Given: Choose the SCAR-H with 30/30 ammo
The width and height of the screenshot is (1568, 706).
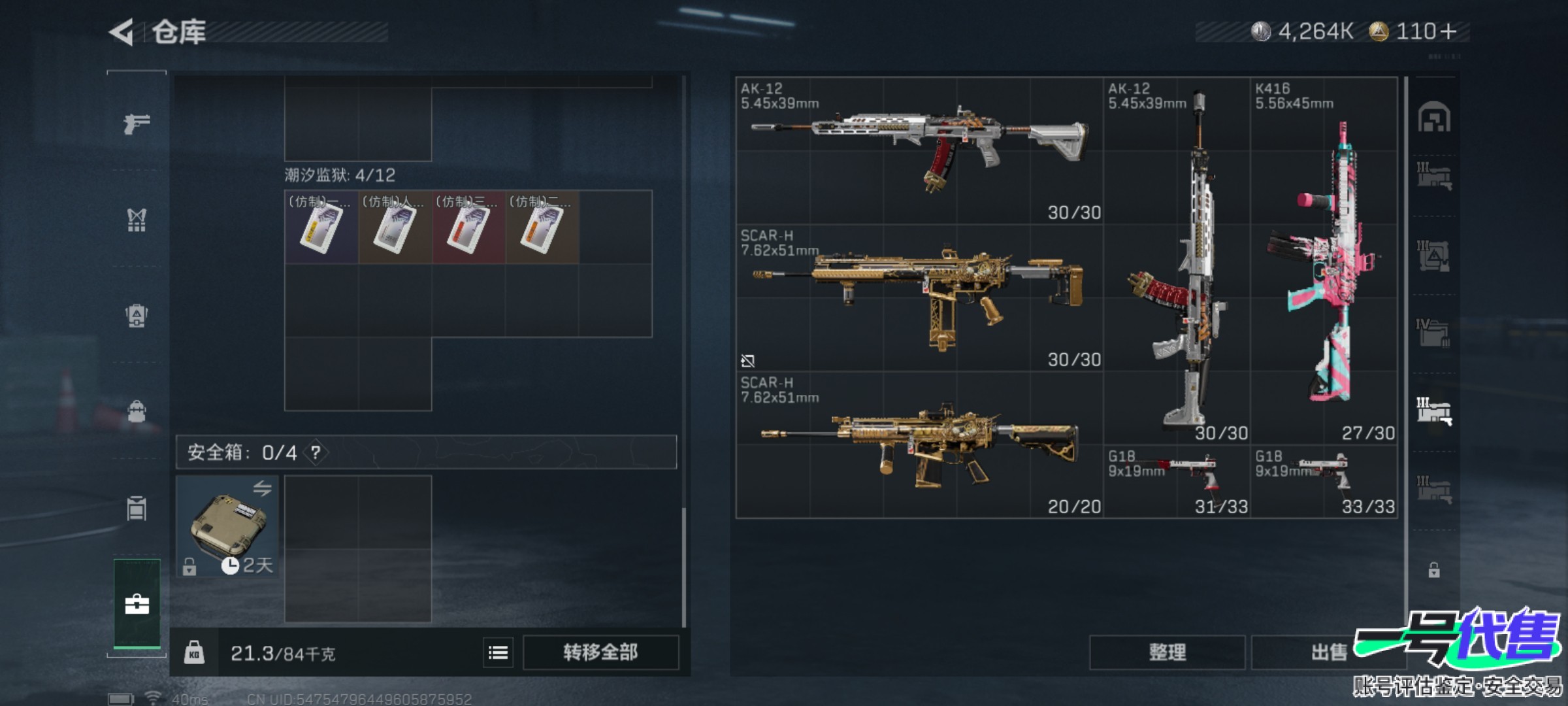Looking at the screenshot, I should click(x=919, y=297).
